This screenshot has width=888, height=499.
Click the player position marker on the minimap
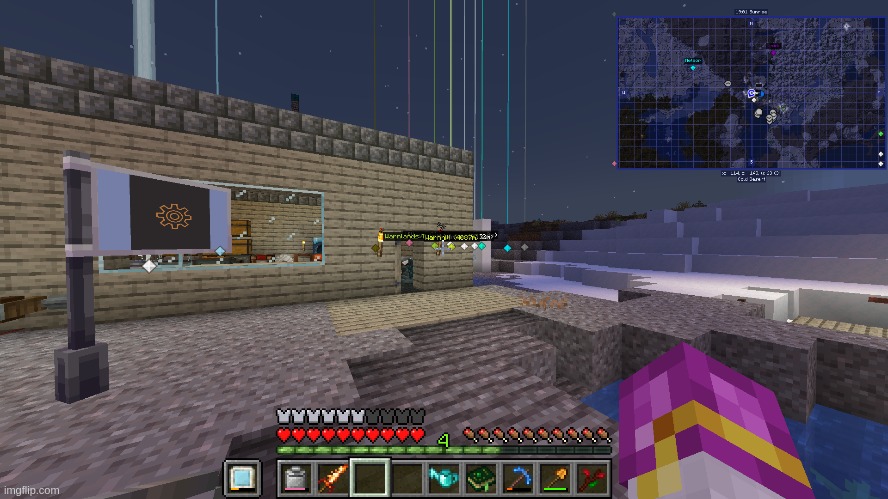[752, 93]
